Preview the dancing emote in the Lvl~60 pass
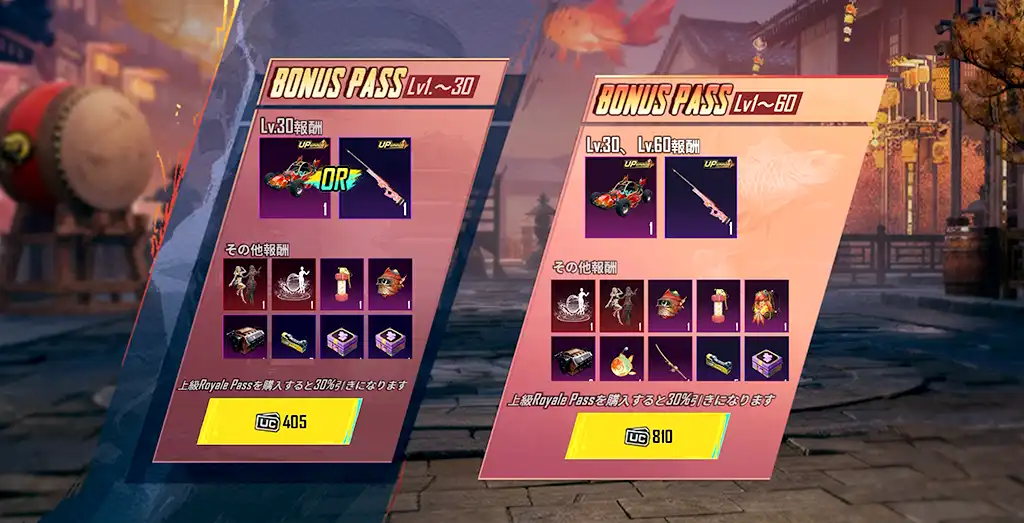The width and height of the screenshot is (1024, 523). click(573, 304)
